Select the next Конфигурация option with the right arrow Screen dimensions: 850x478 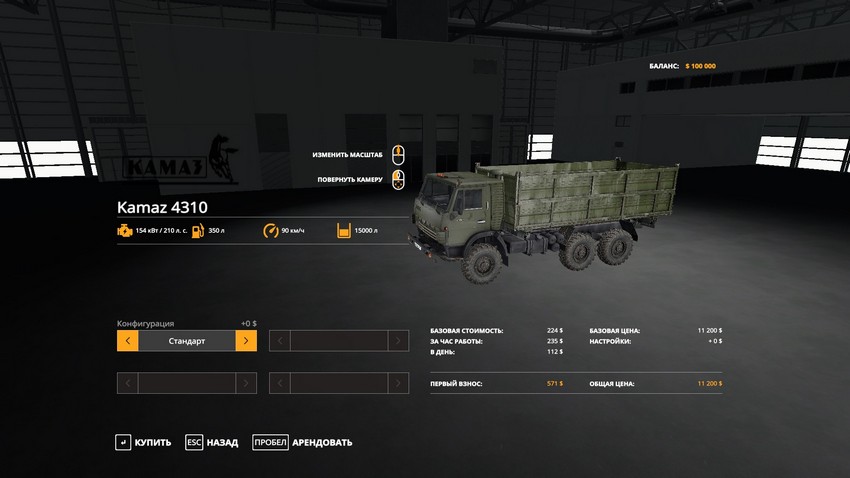[x=246, y=341]
